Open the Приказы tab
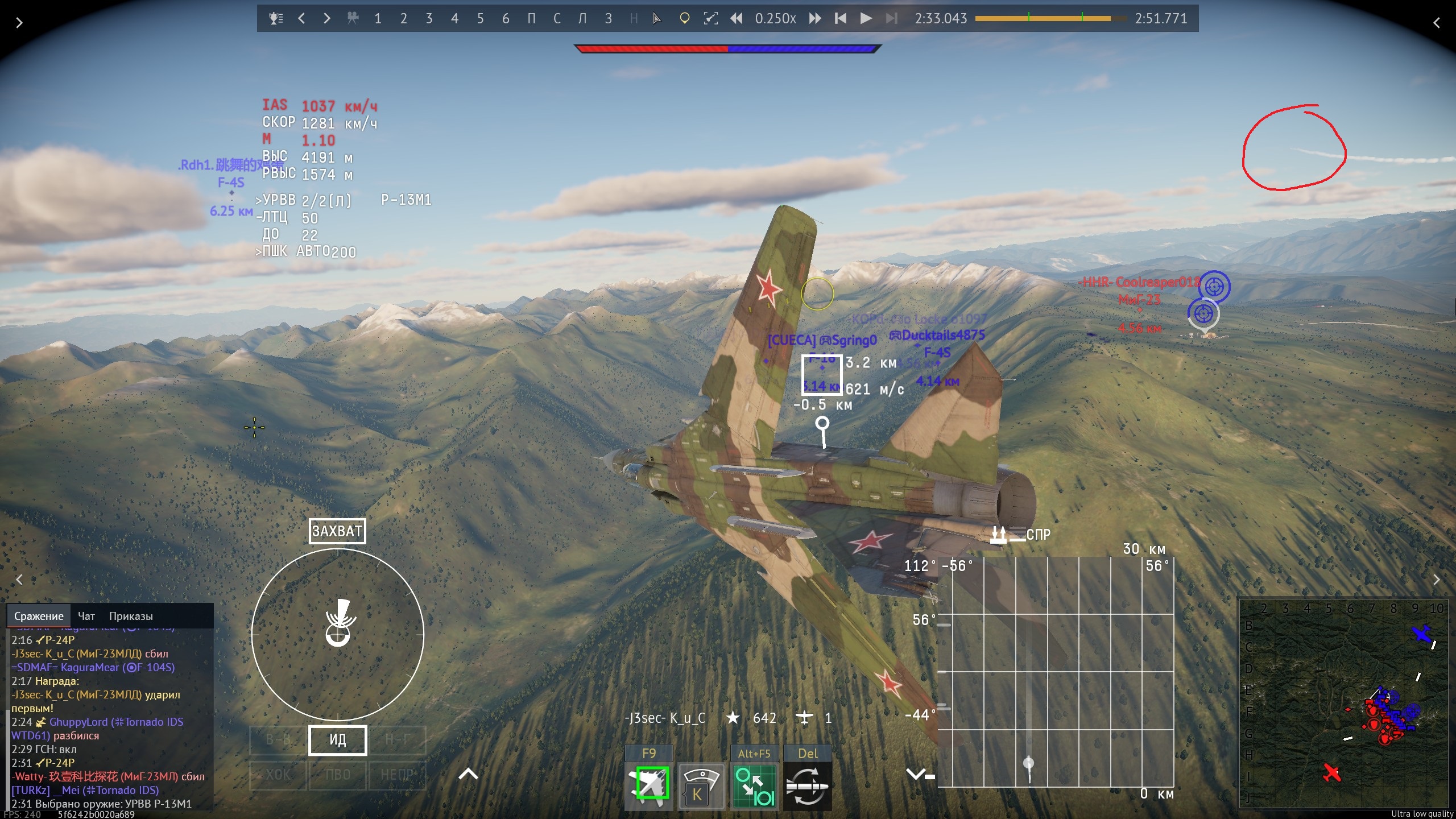 coord(131,616)
